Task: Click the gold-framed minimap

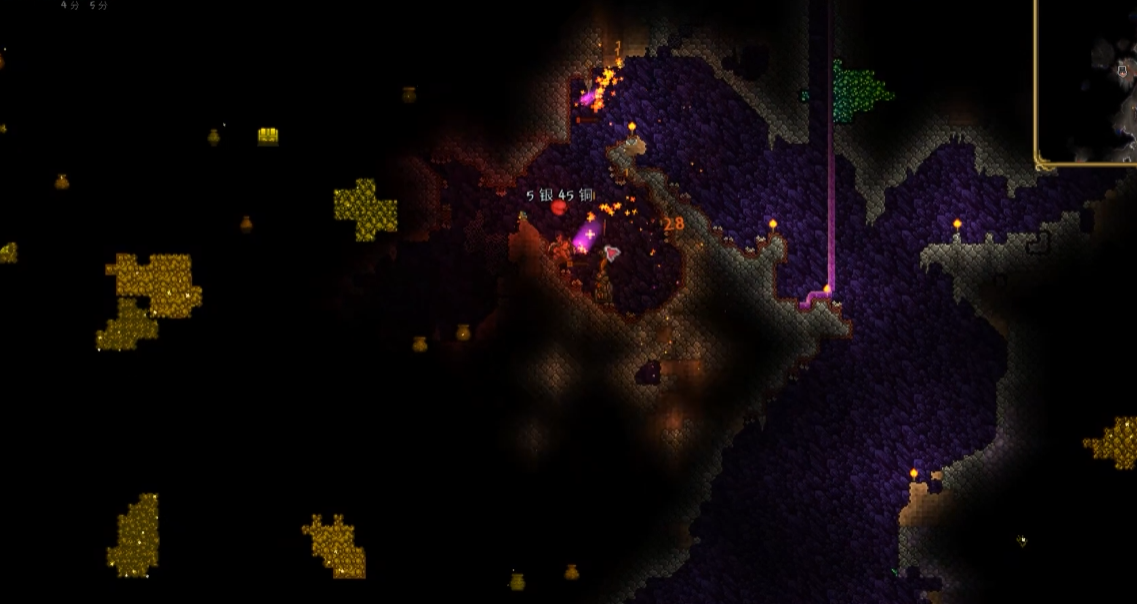Action: (1088, 80)
